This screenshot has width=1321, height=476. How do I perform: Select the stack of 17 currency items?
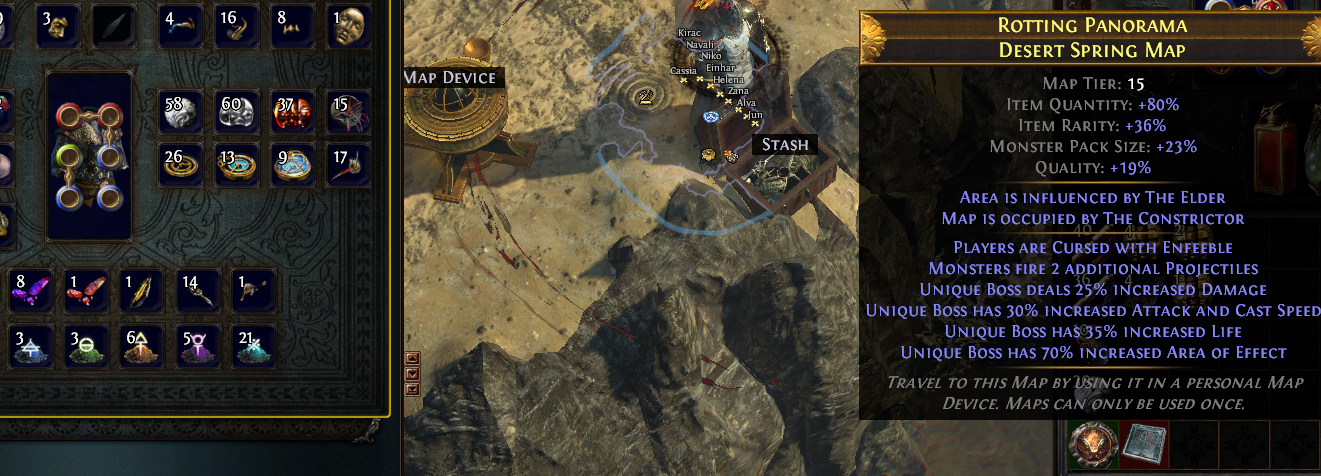coord(348,165)
